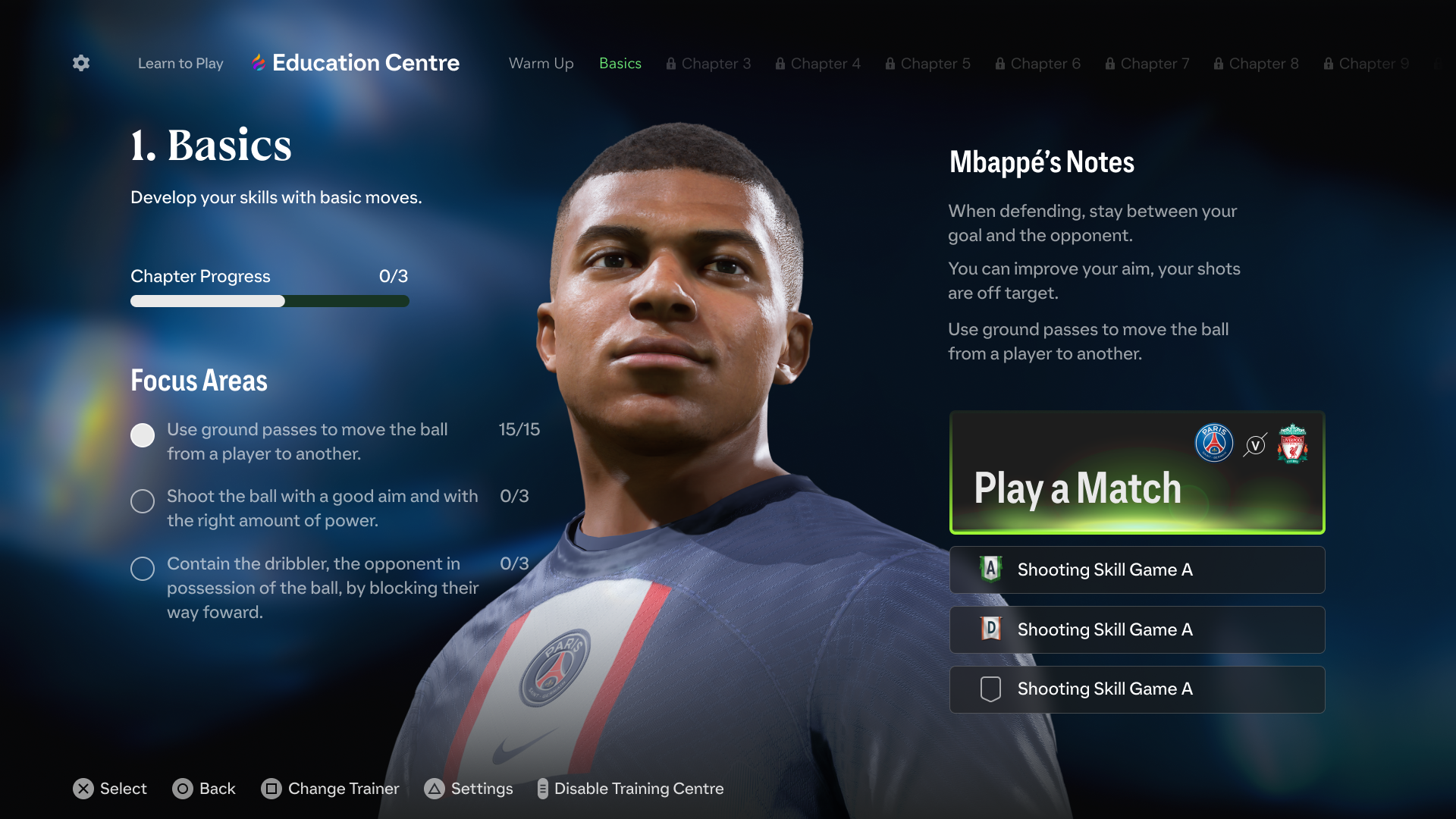This screenshot has height=819, width=1456.
Task: Choose Shooting Skill Game with D badge
Action: pos(1137,629)
